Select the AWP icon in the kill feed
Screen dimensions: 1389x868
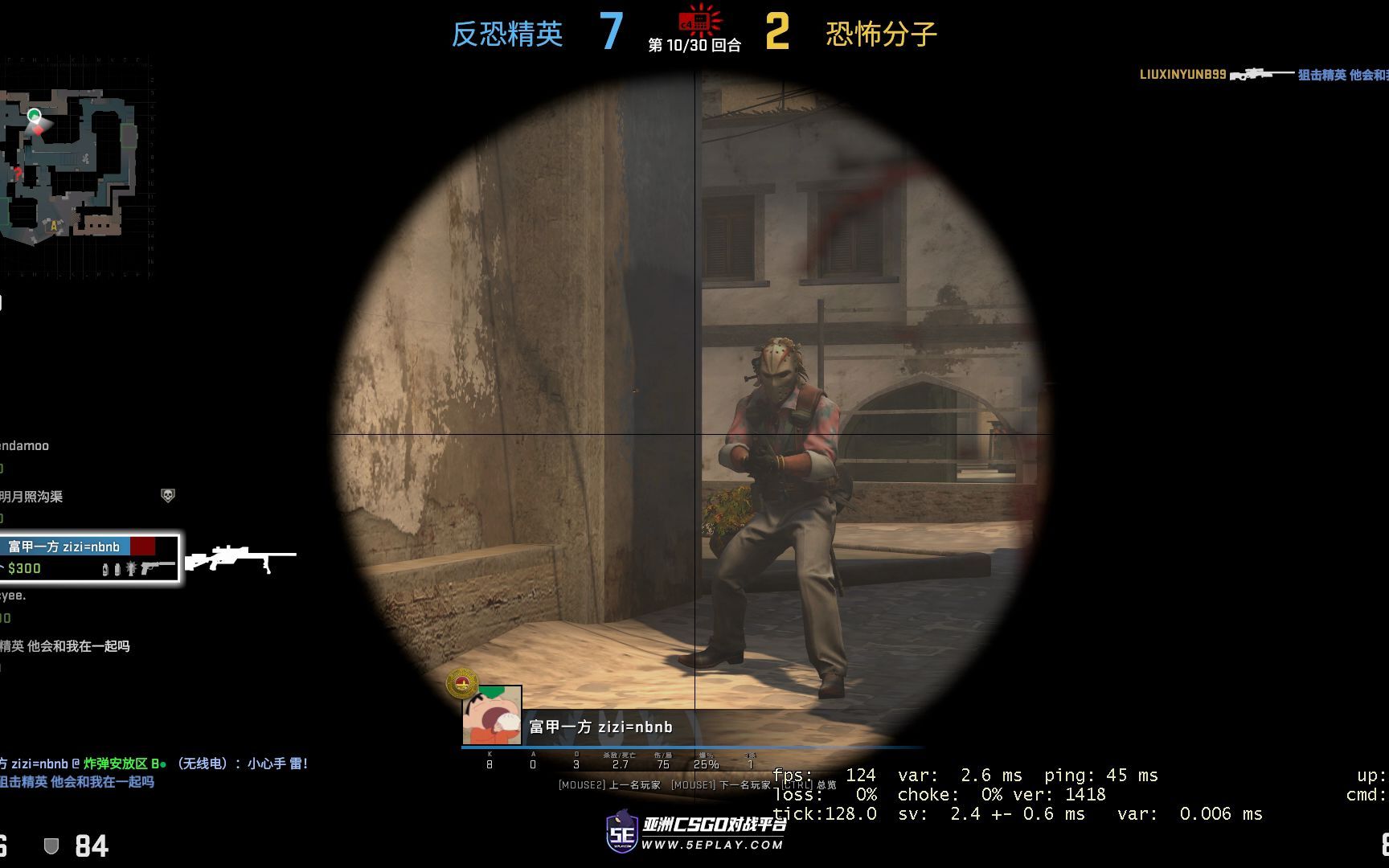pyautogui.click(x=1258, y=75)
